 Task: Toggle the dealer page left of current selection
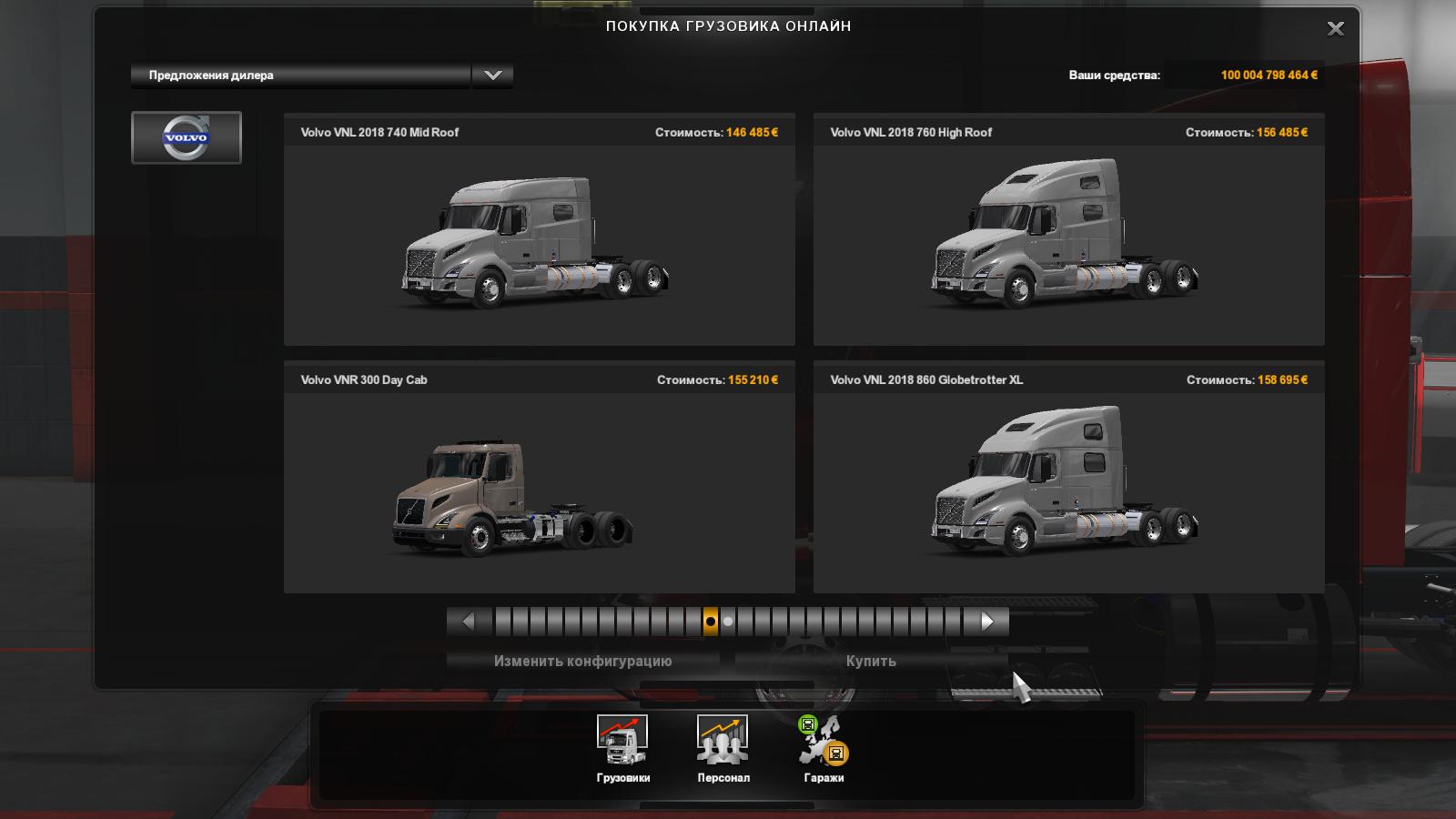pos(693,622)
